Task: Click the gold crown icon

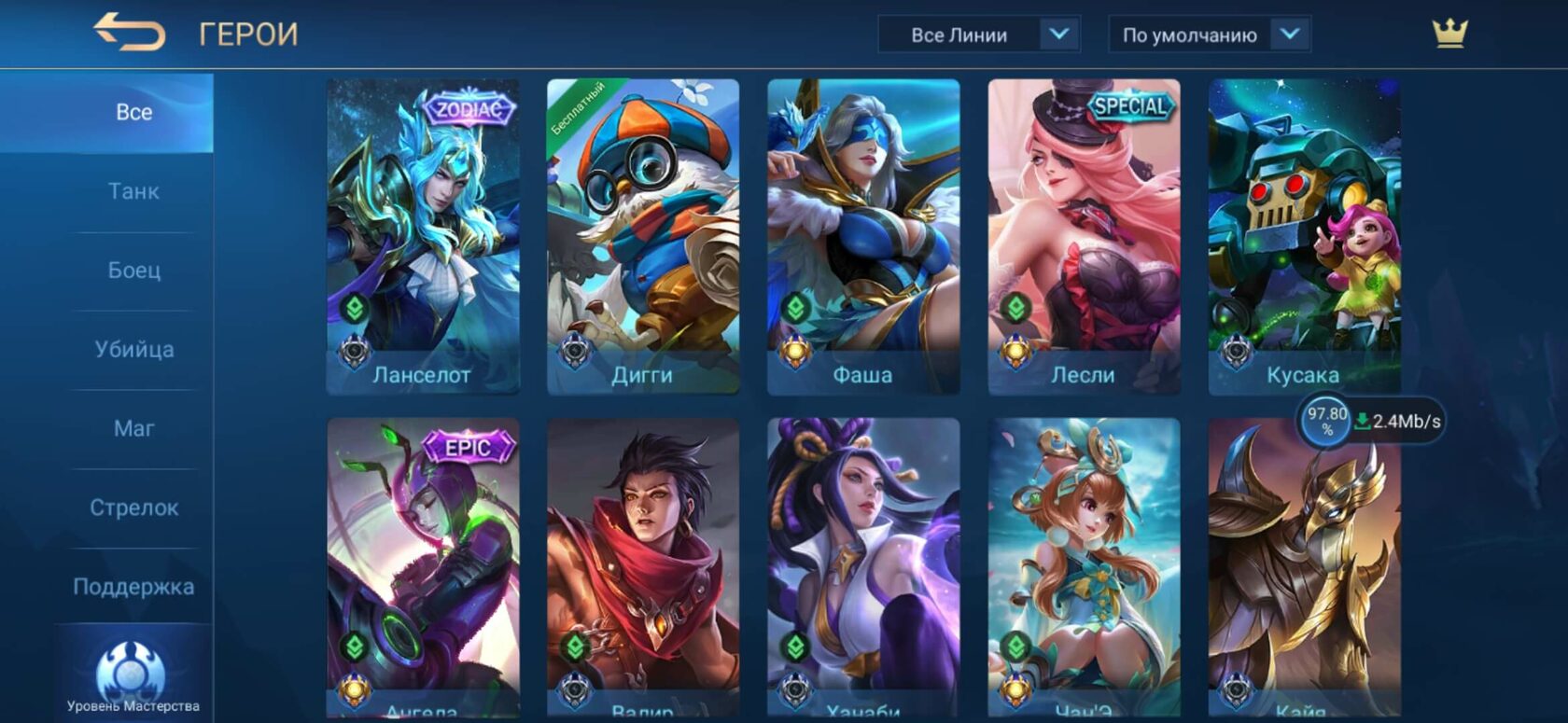Action: [x=1449, y=34]
